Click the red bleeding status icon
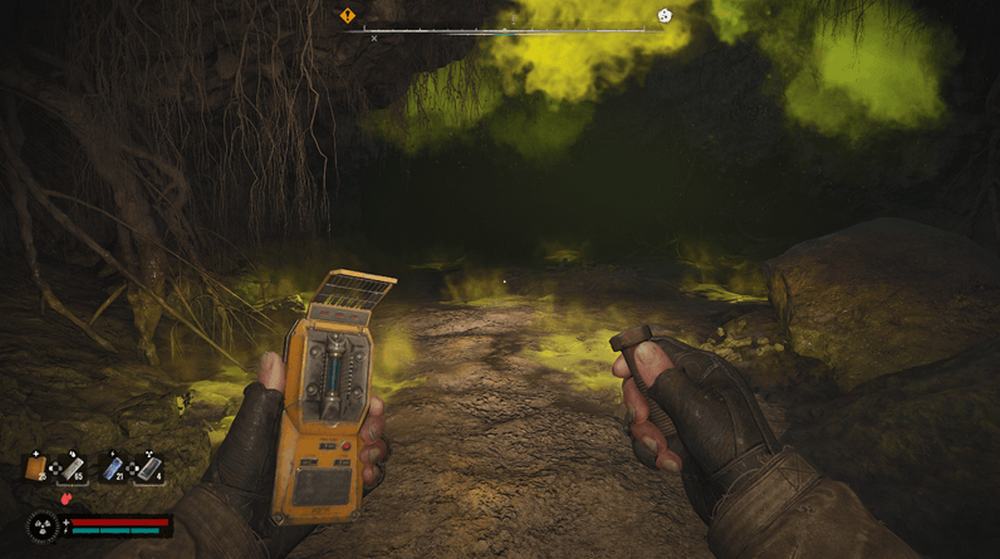Viewport: 1000px width, 559px height. (x=68, y=497)
